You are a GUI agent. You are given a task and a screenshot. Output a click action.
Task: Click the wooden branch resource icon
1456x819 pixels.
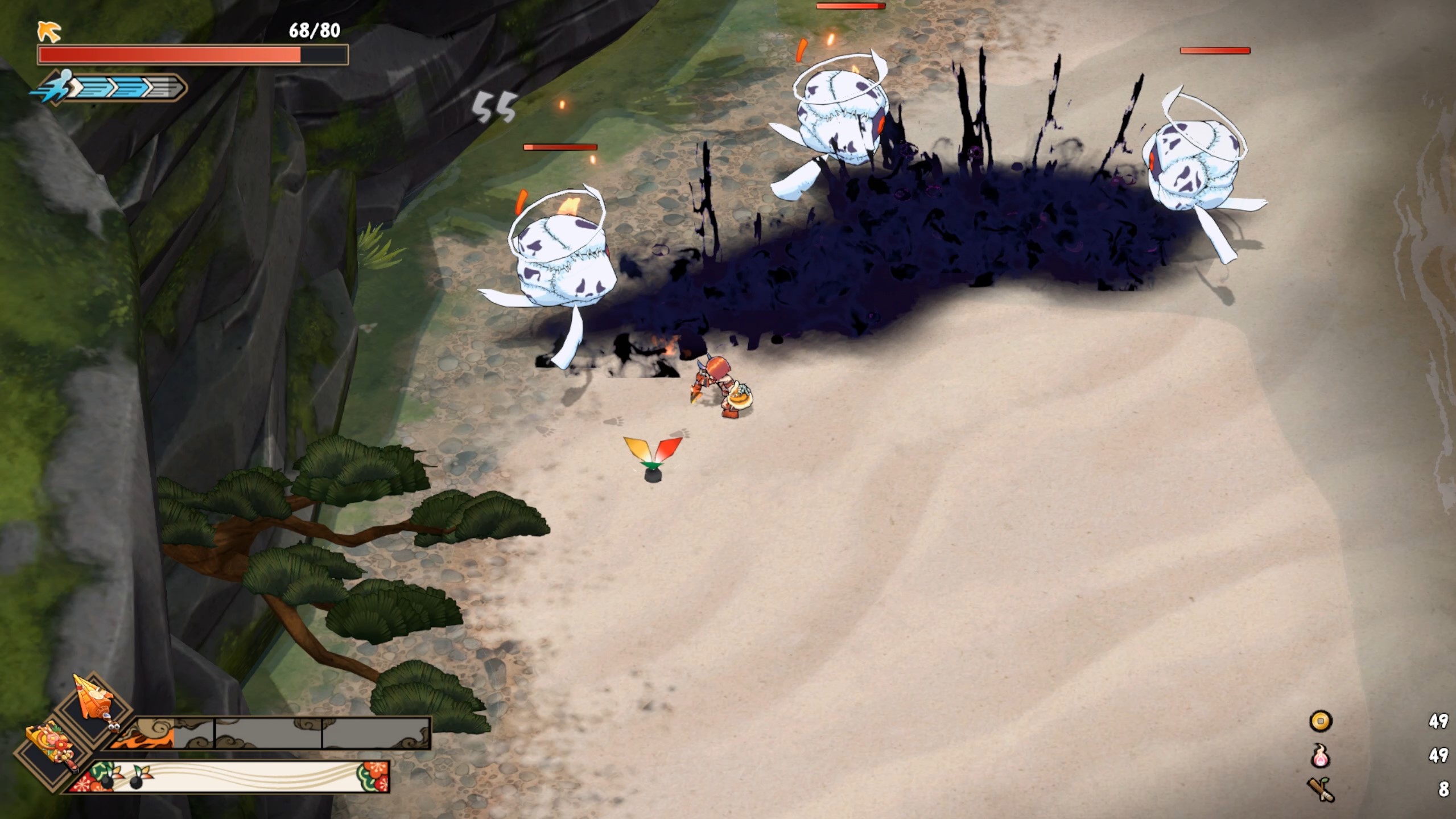[x=1320, y=789]
